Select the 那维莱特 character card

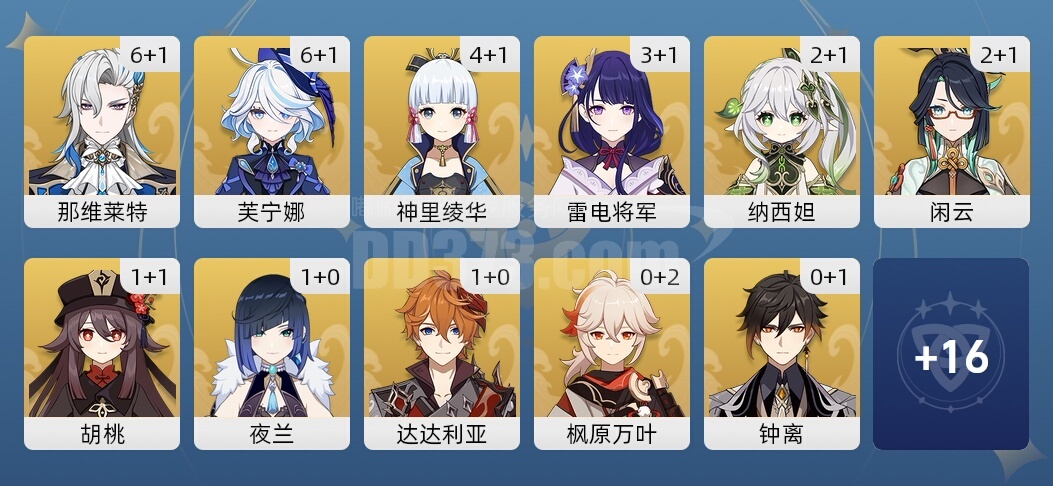pyautogui.click(x=102, y=131)
